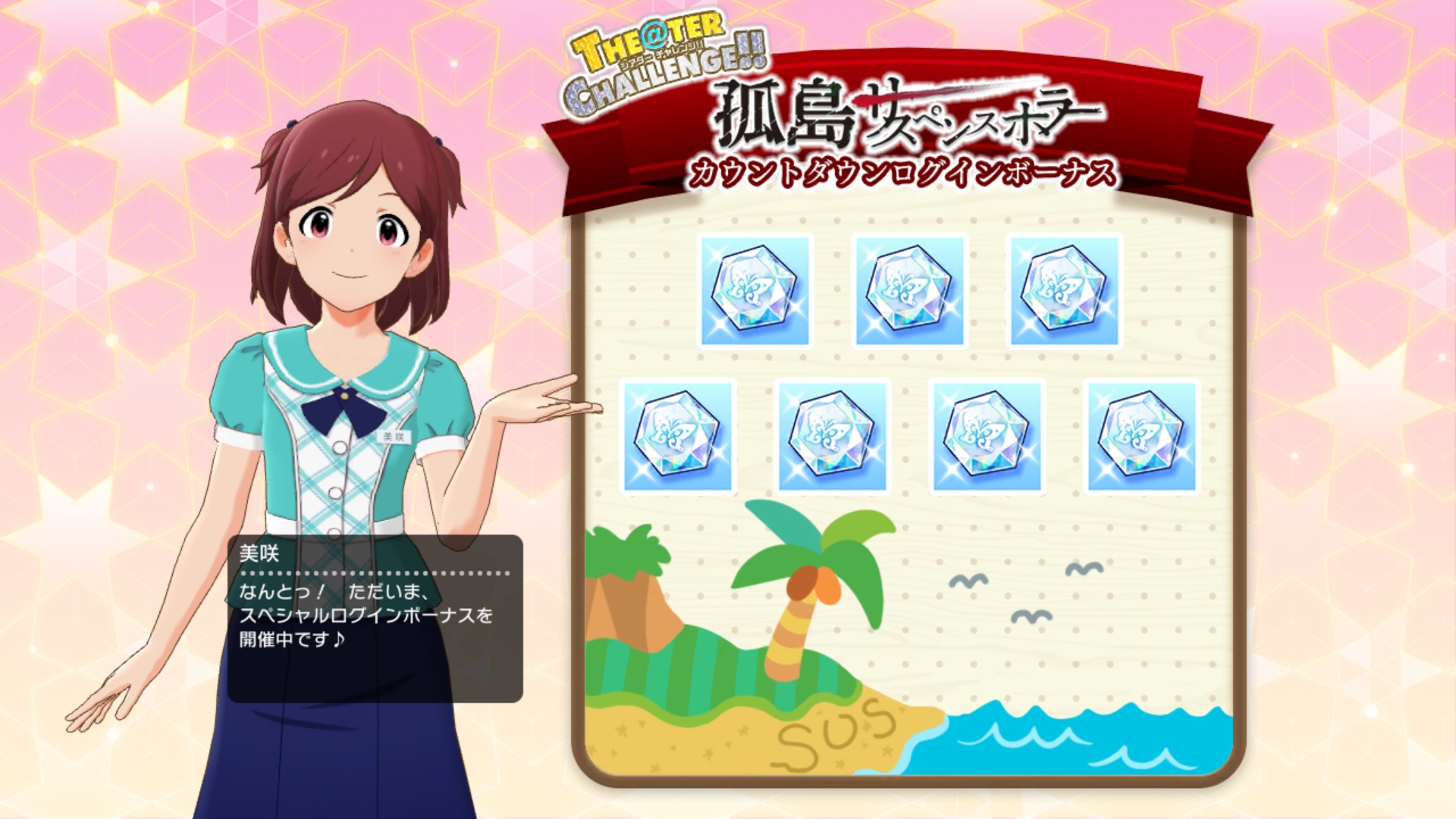Click the second jewel reward in top row
Viewport: 1456px width, 819px height.
pyautogui.click(x=910, y=290)
